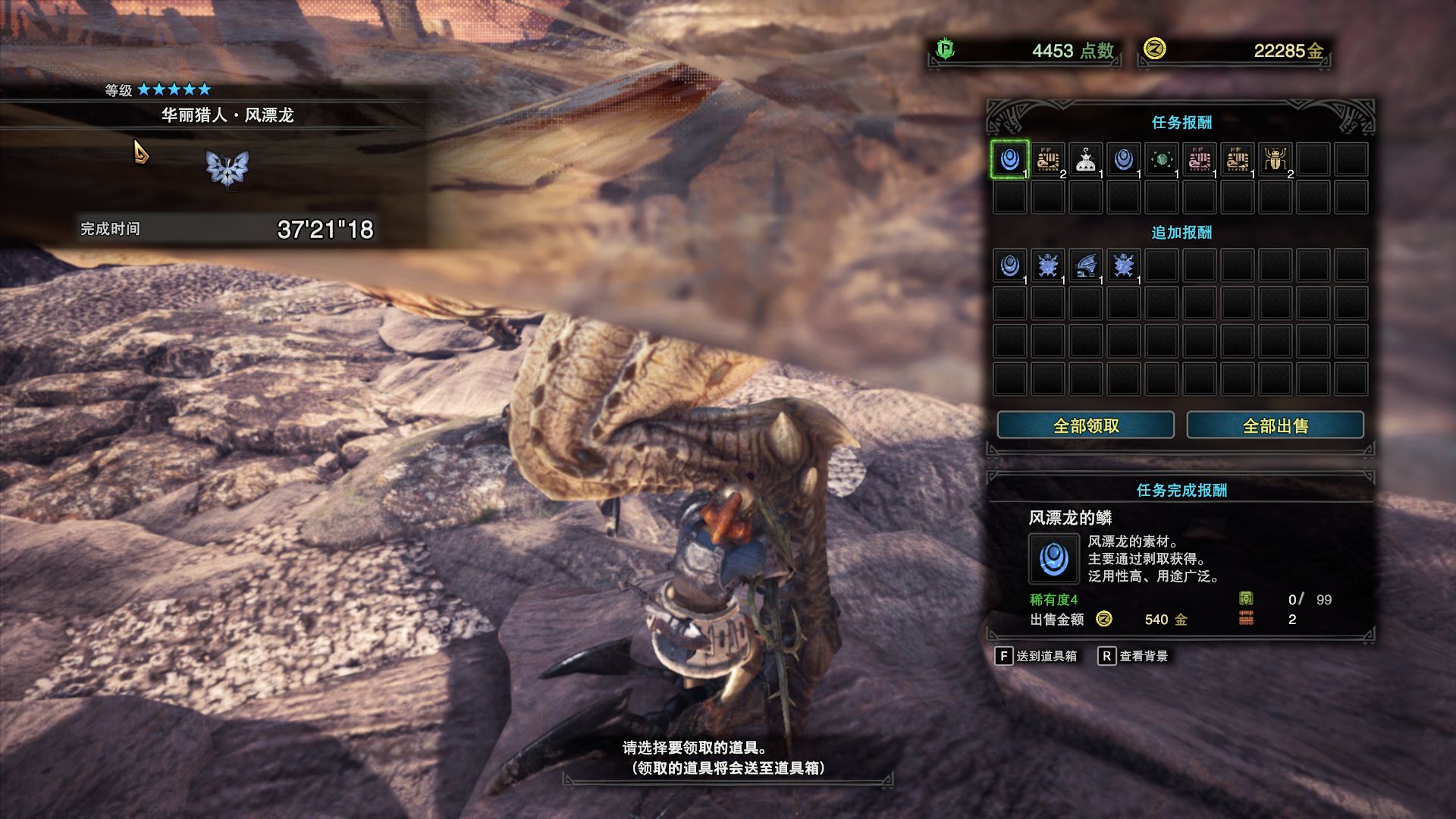Image resolution: width=1456 pixels, height=819 pixels.
Task: Select the unhighlighted blue scale in 任务报酬
Action: coord(1123,159)
